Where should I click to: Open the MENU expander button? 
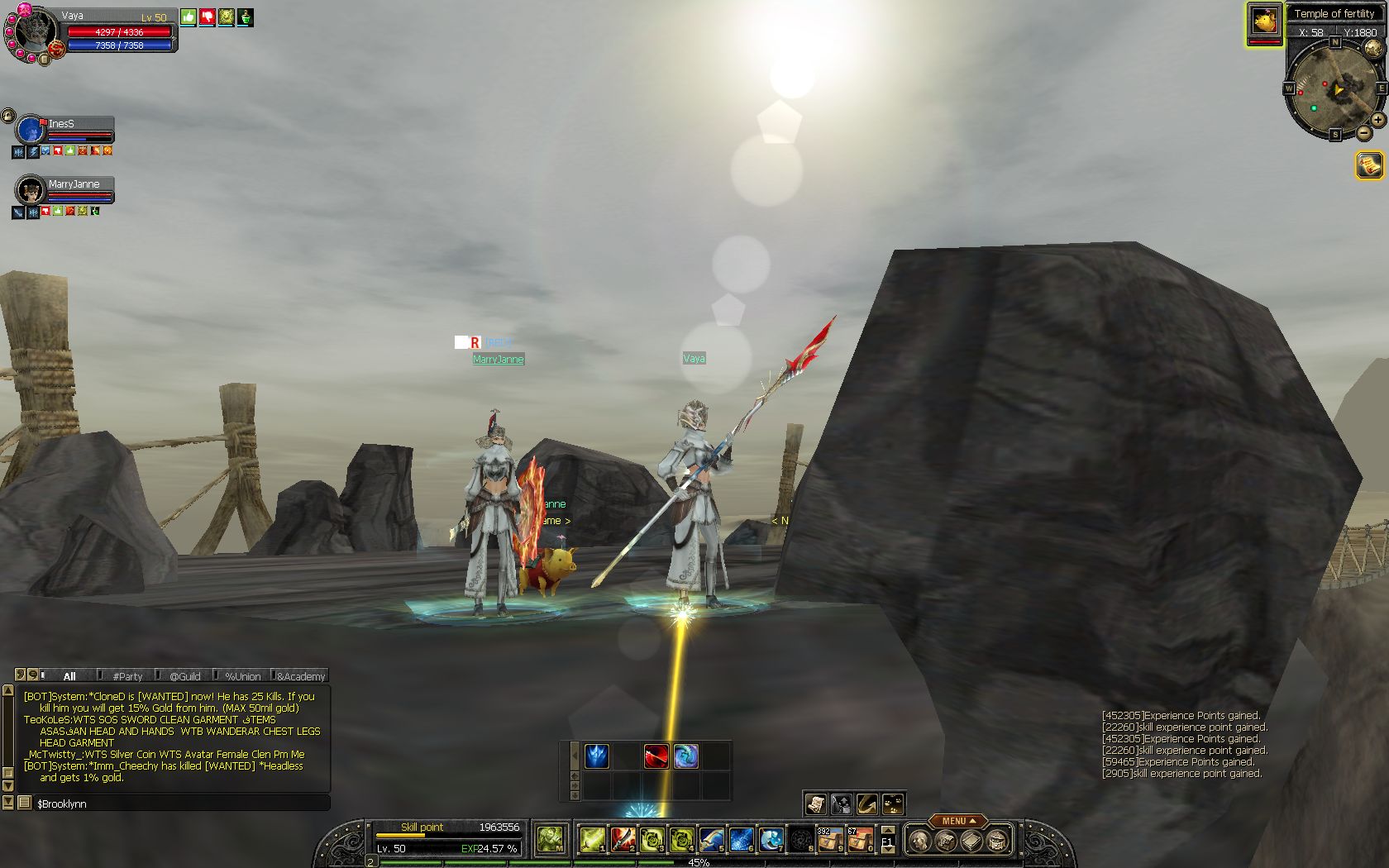pyautogui.click(x=957, y=821)
